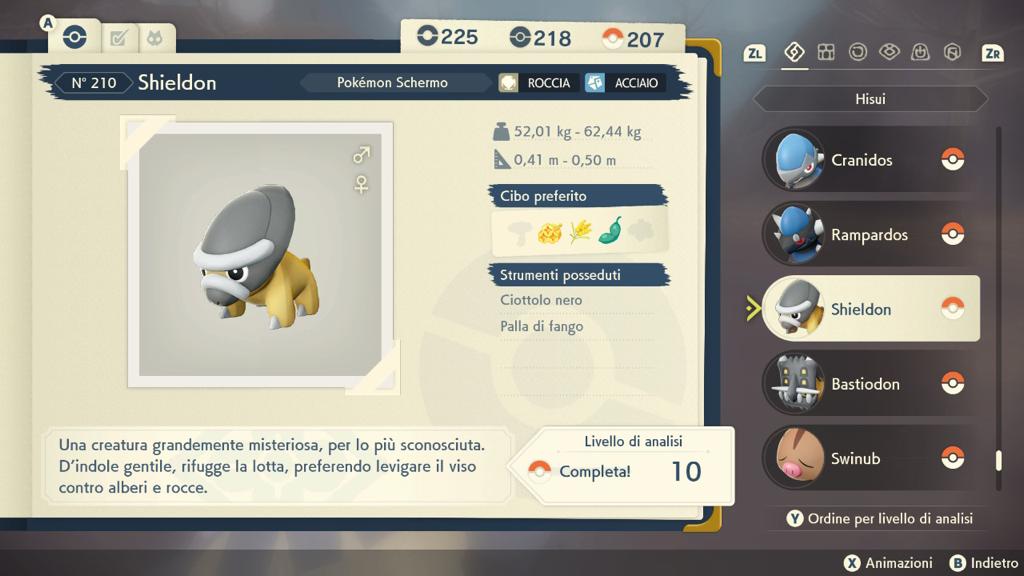Switch to the cat-face icon tab
Screen dimensions: 1024x576
click(x=155, y=39)
